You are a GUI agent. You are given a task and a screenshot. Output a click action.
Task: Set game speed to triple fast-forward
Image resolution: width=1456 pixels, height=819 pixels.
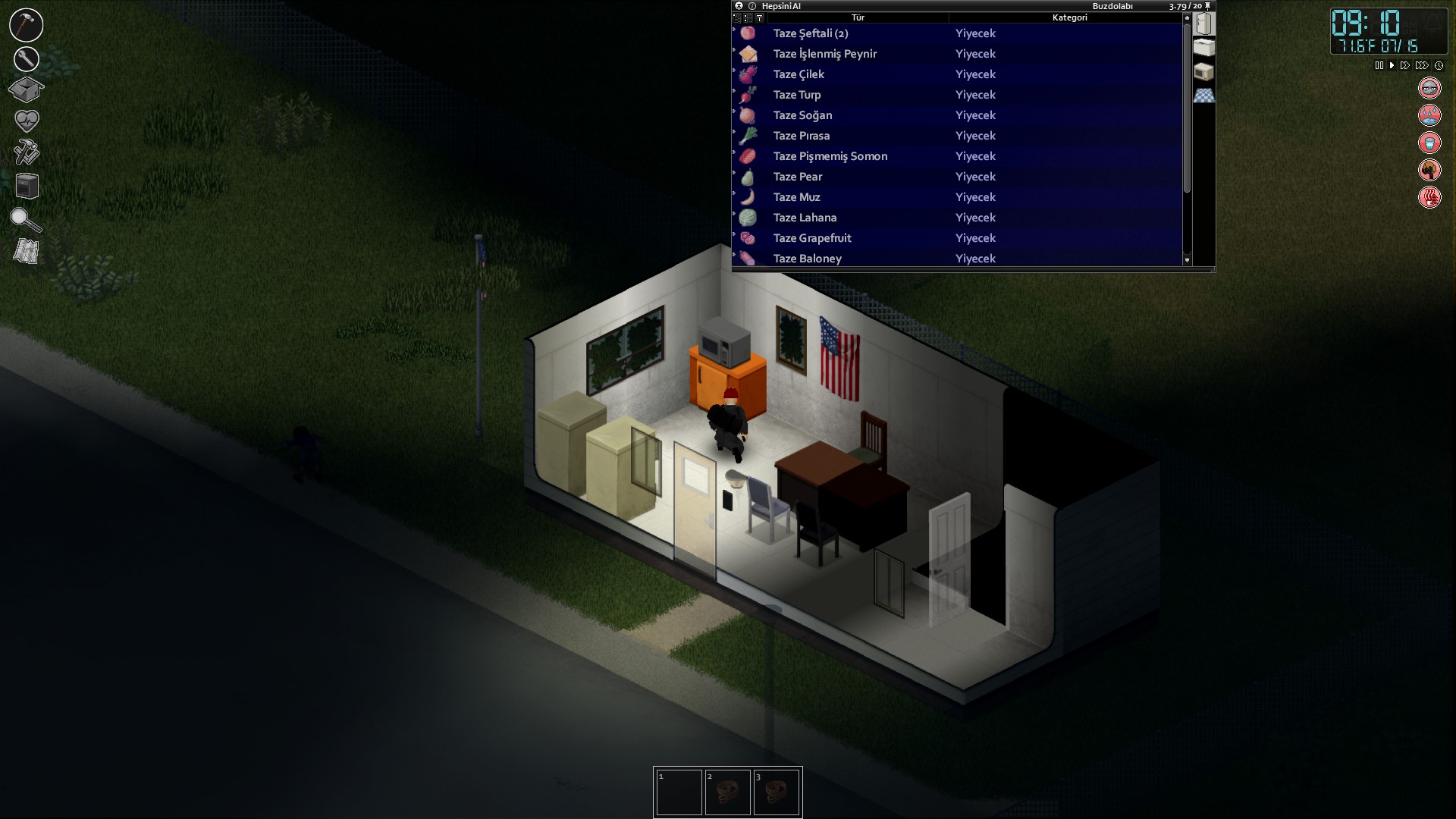click(x=1422, y=66)
